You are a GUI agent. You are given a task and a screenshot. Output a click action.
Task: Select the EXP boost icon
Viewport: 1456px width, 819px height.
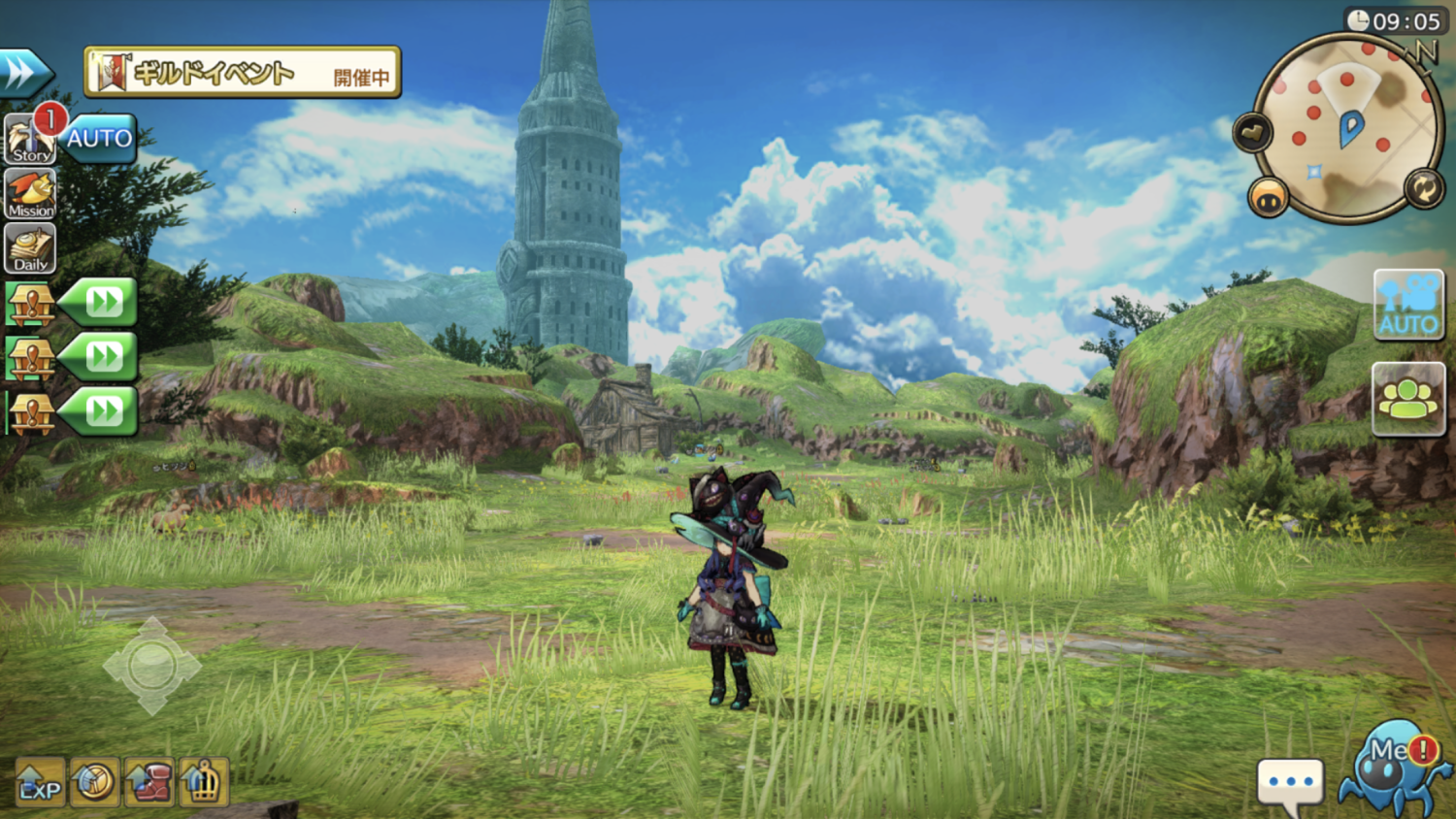[x=40, y=783]
